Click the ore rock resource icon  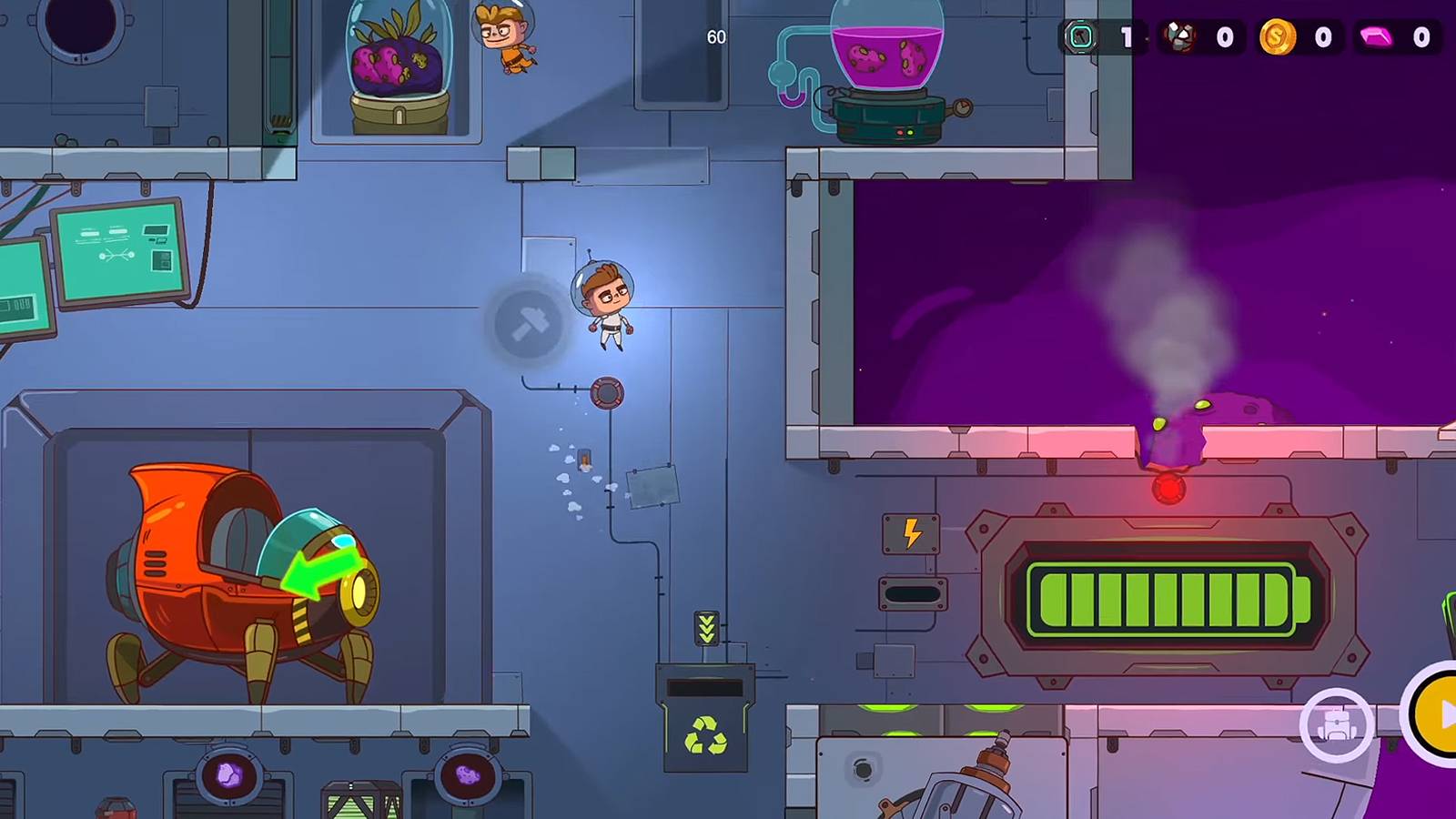tap(1178, 35)
